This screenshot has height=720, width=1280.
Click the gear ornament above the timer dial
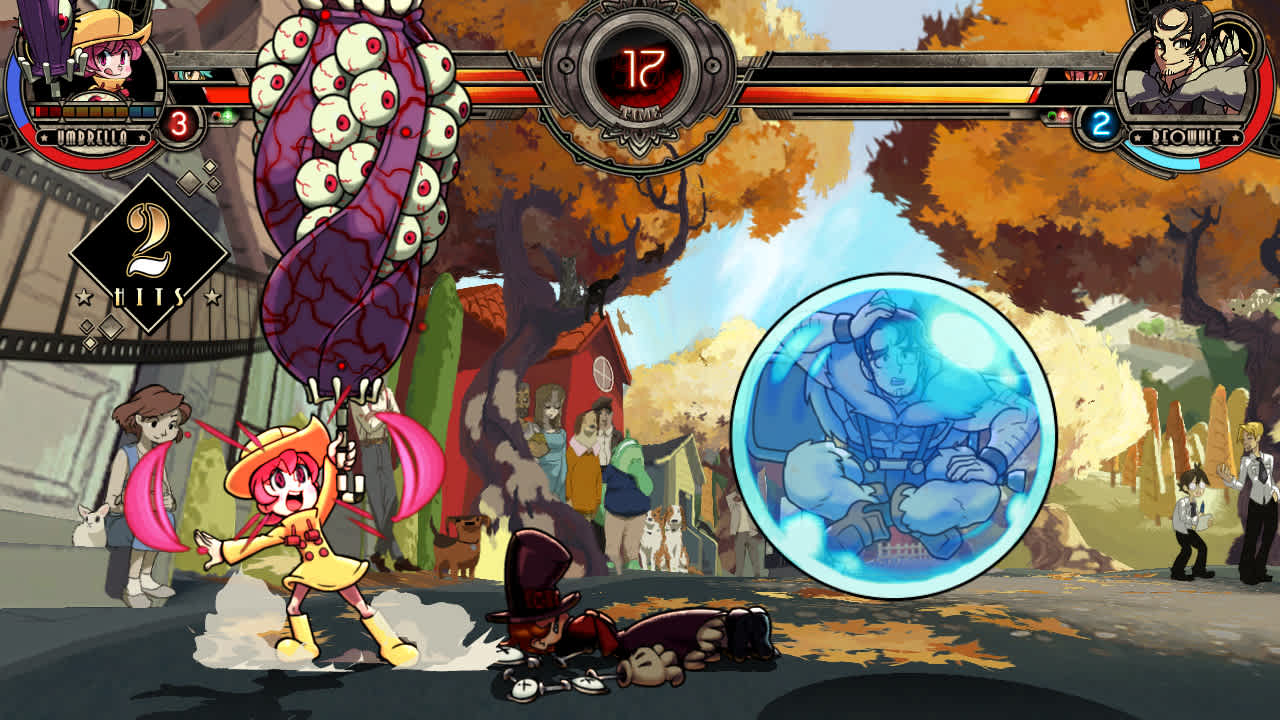(x=639, y=8)
